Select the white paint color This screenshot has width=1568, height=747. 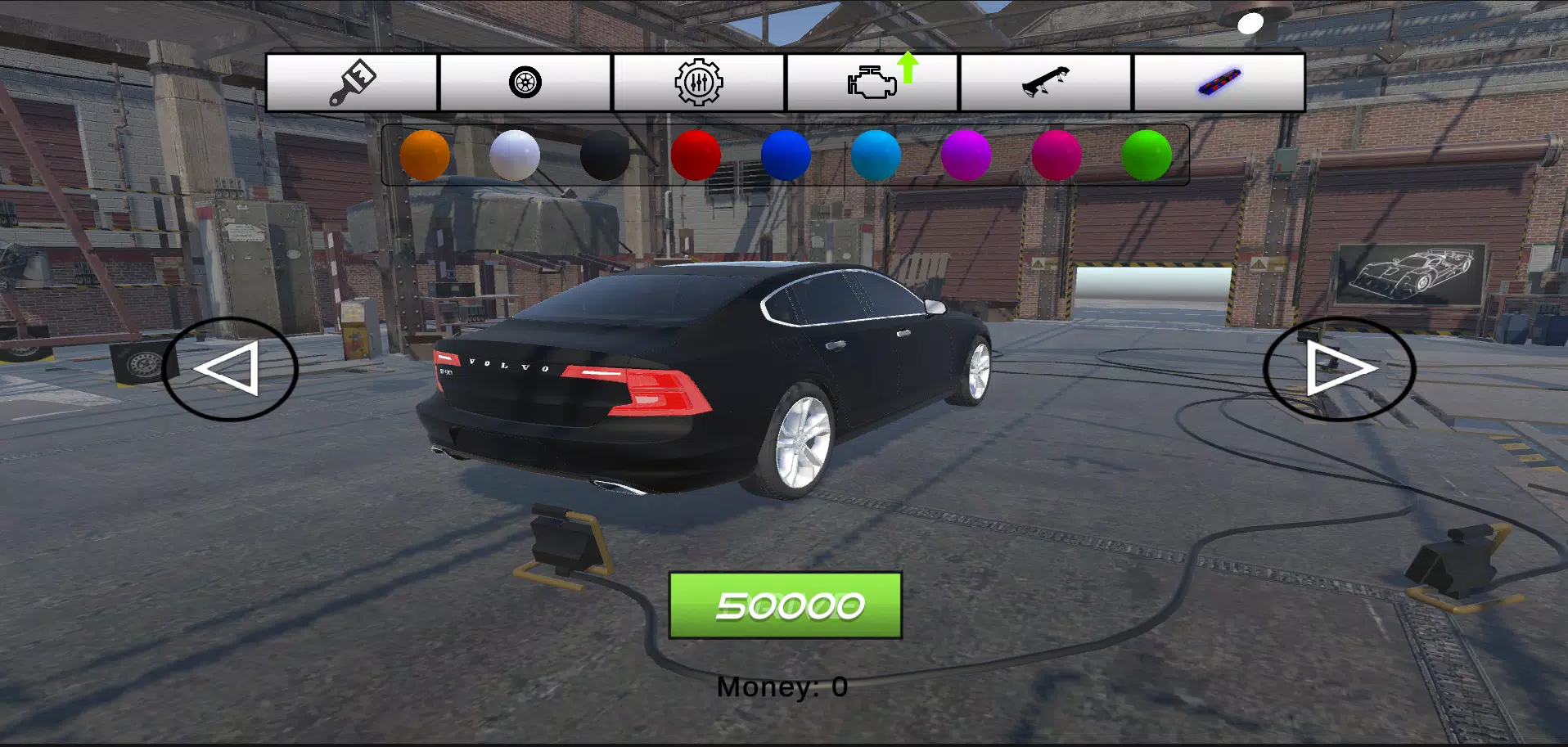[x=515, y=155]
